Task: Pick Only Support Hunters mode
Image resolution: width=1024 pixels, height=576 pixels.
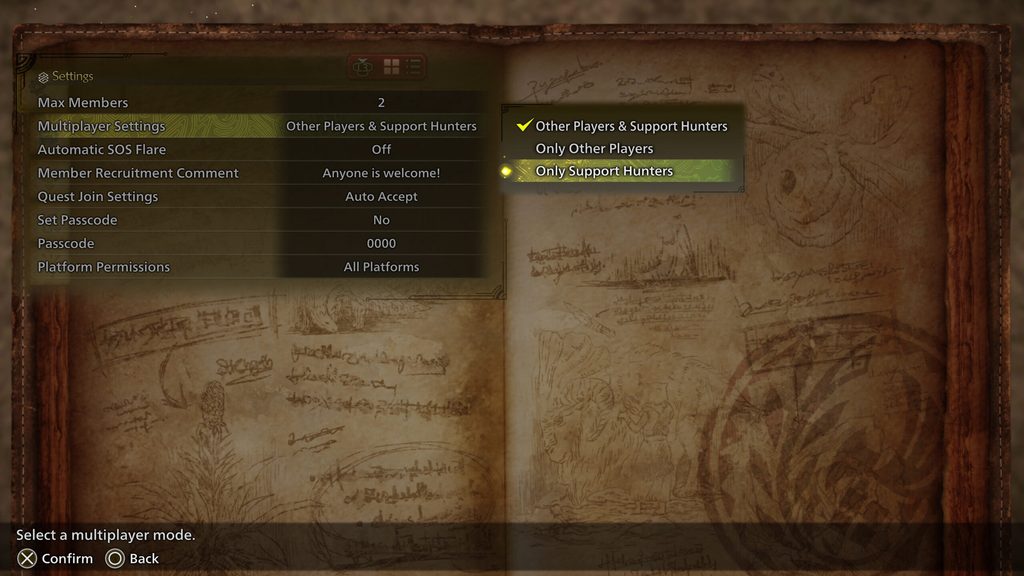Action: click(604, 171)
